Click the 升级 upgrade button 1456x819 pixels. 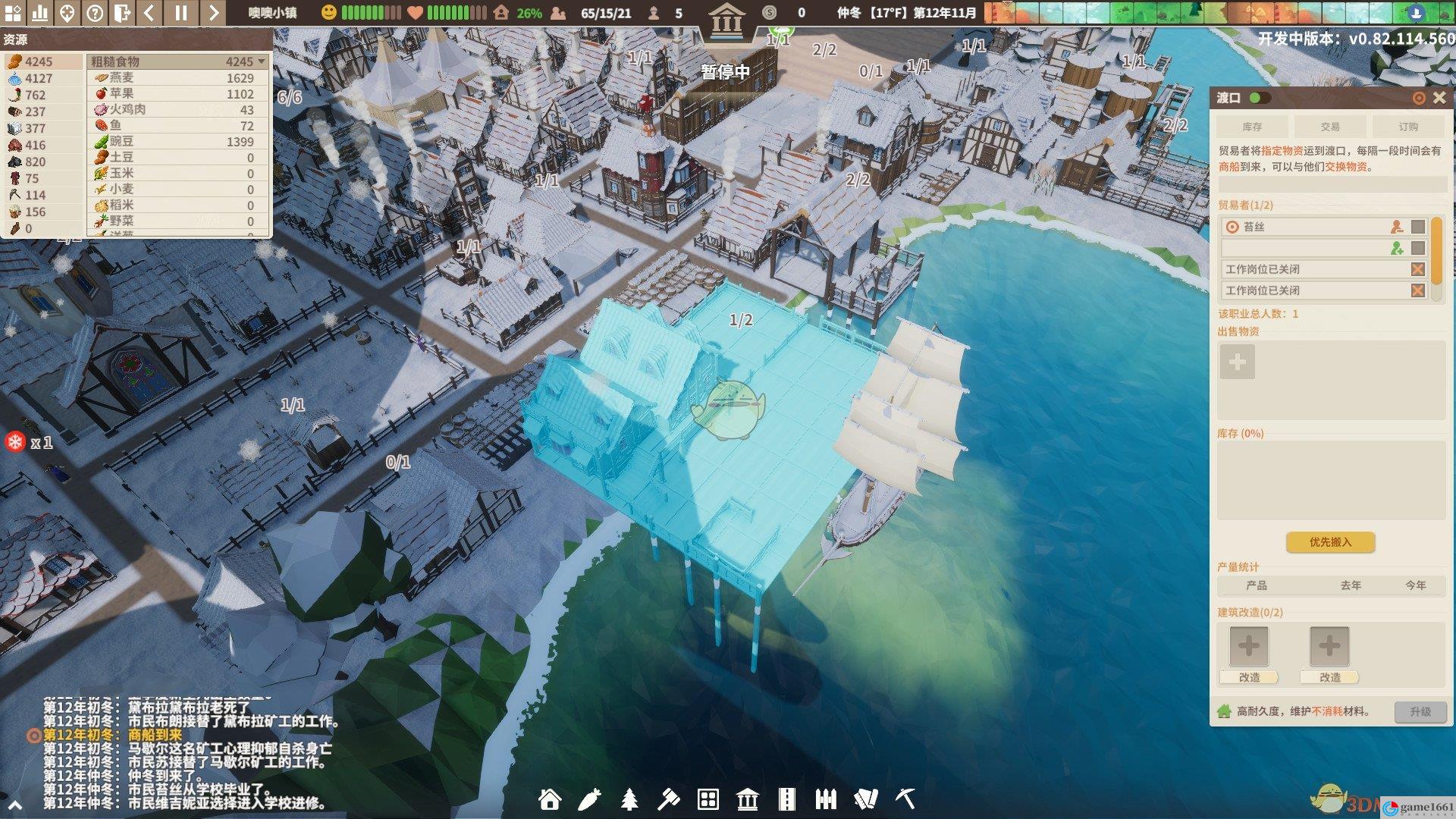click(x=1420, y=711)
